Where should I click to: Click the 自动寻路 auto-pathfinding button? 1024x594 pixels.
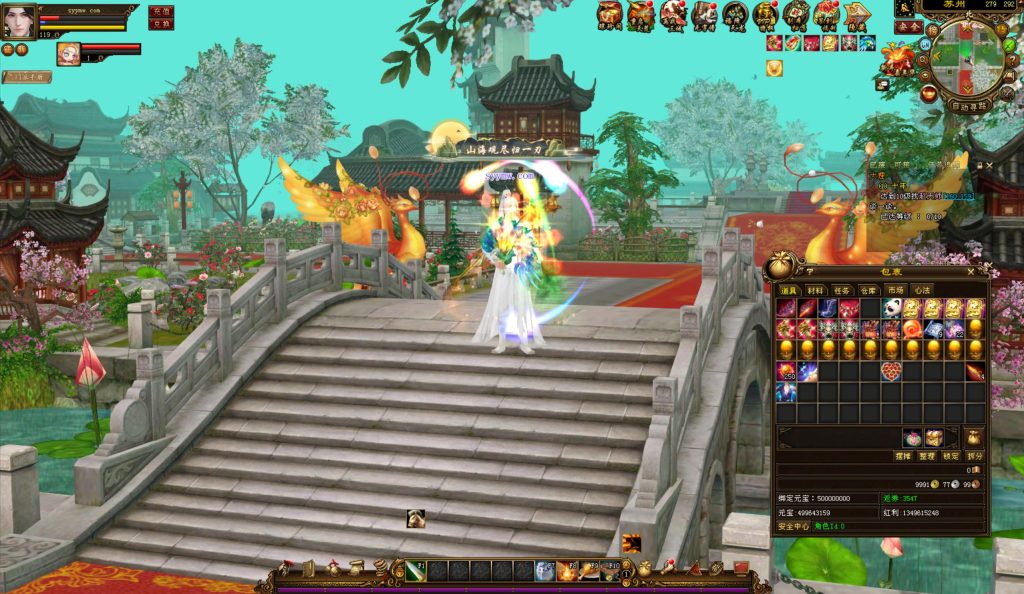click(967, 105)
